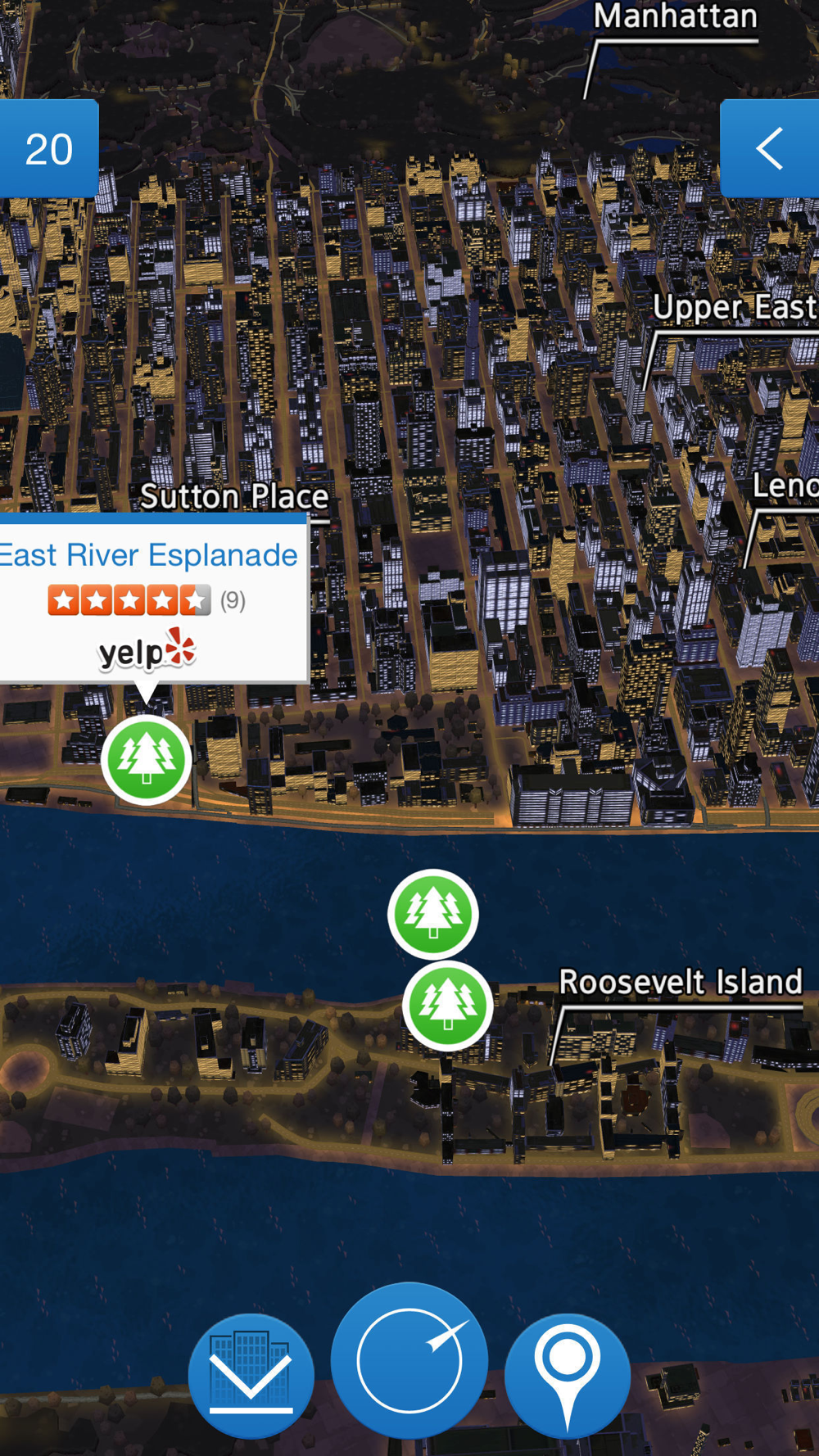Open the Yelp logo link
Image resolution: width=819 pixels, height=1456 pixels.
click(147, 651)
